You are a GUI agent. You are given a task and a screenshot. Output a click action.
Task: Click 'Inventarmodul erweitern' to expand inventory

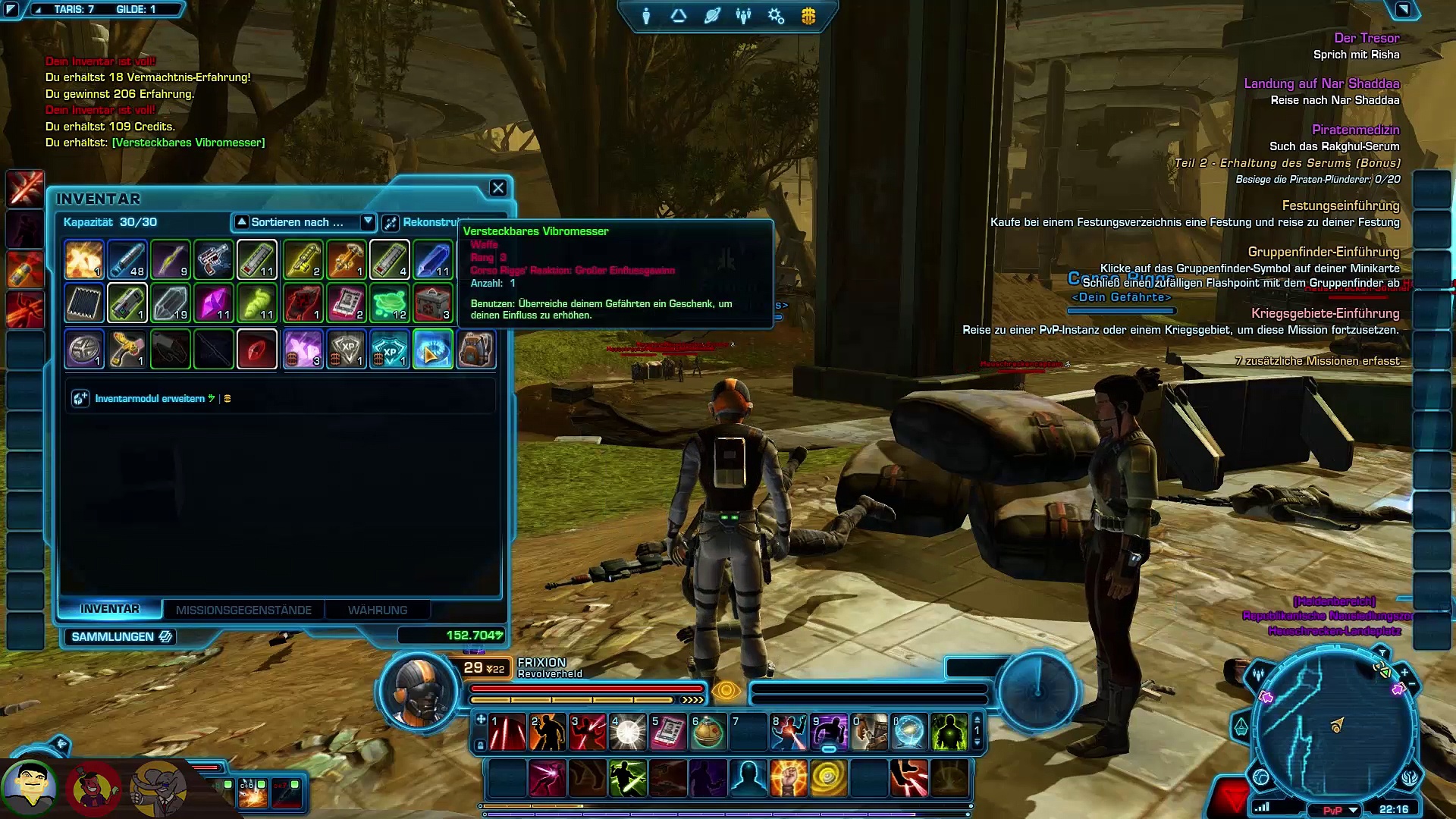[x=149, y=398]
